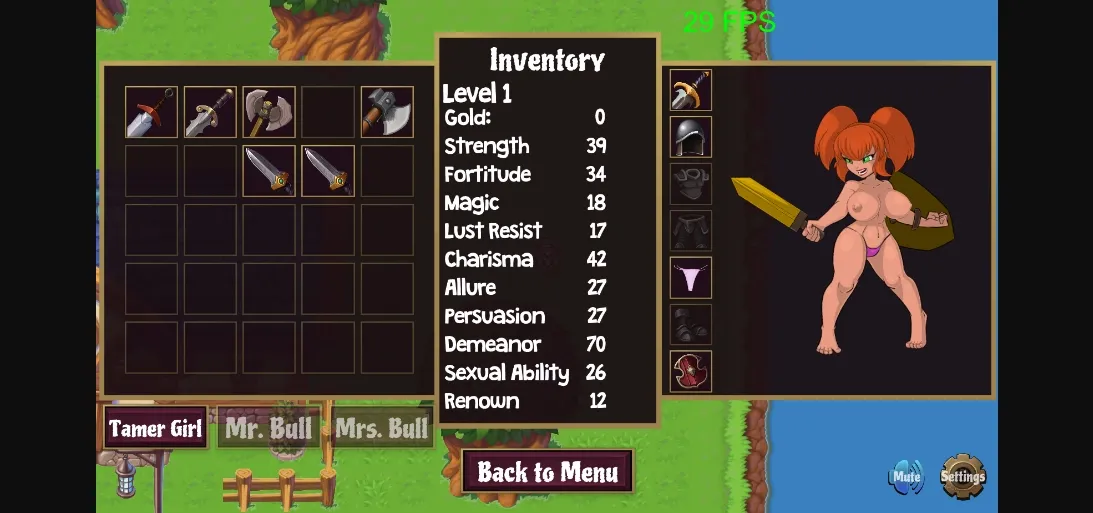1093x513 pixels.
Task: Choose the double-bladed battle axe
Action: [x=269, y=112]
